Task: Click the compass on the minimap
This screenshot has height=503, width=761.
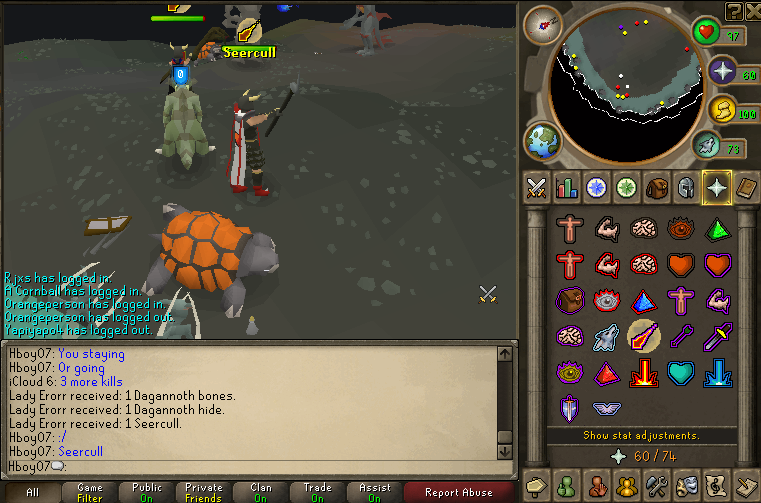Action: coord(543,24)
